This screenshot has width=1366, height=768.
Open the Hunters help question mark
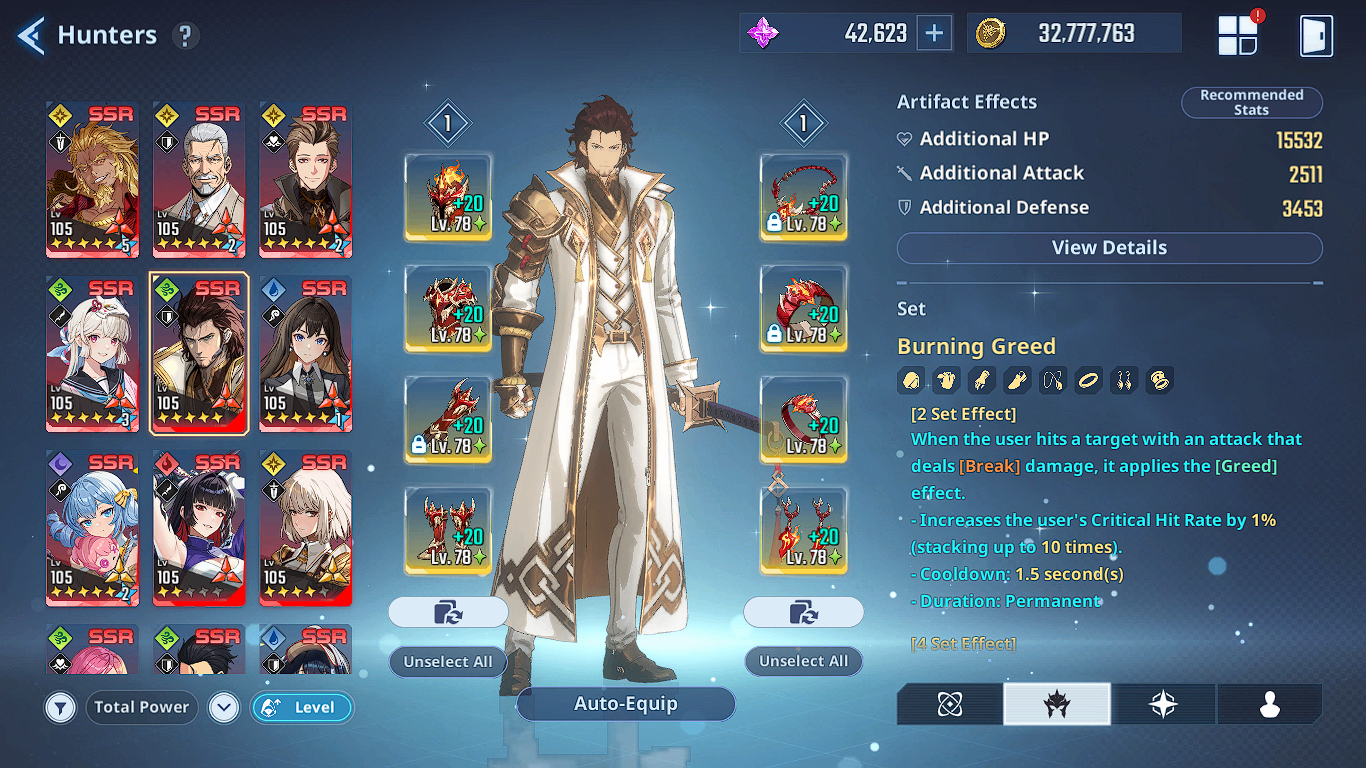pos(185,36)
